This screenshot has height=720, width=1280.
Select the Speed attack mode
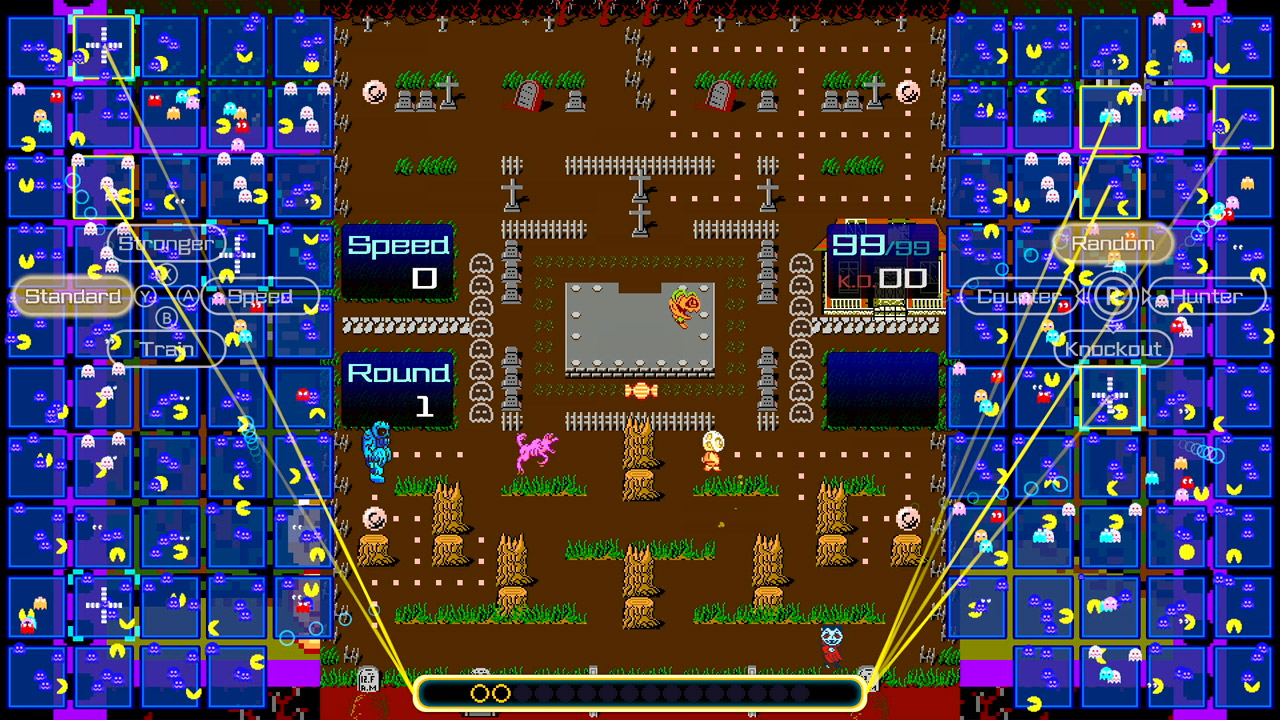point(260,296)
